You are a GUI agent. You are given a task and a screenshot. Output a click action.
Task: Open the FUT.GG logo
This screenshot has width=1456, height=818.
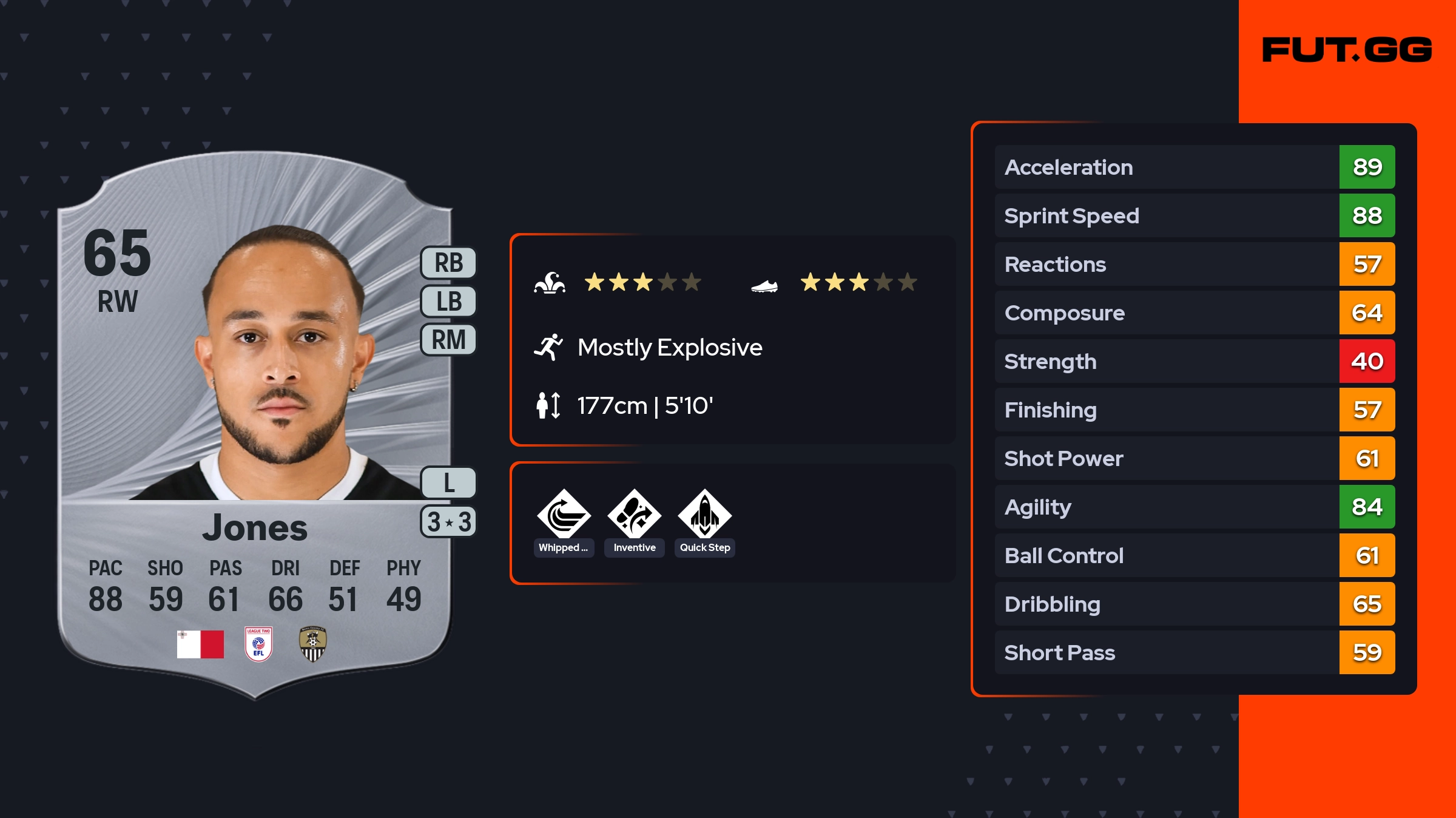tap(1347, 50)
